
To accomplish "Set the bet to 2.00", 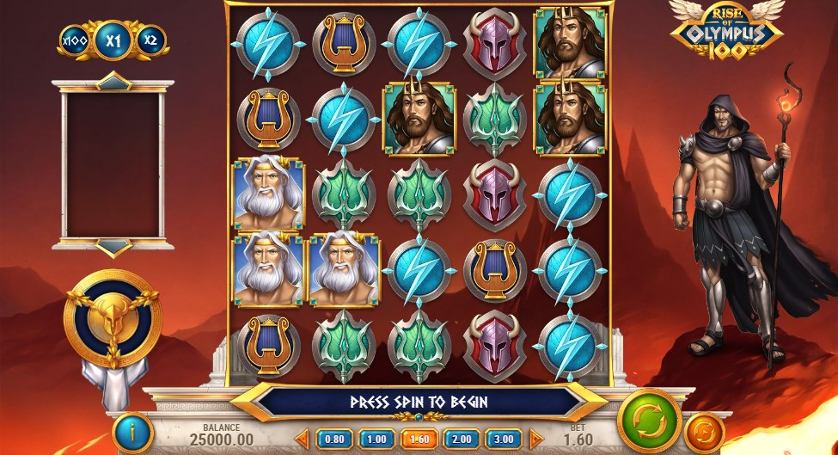I will click(x=460, y=438).
